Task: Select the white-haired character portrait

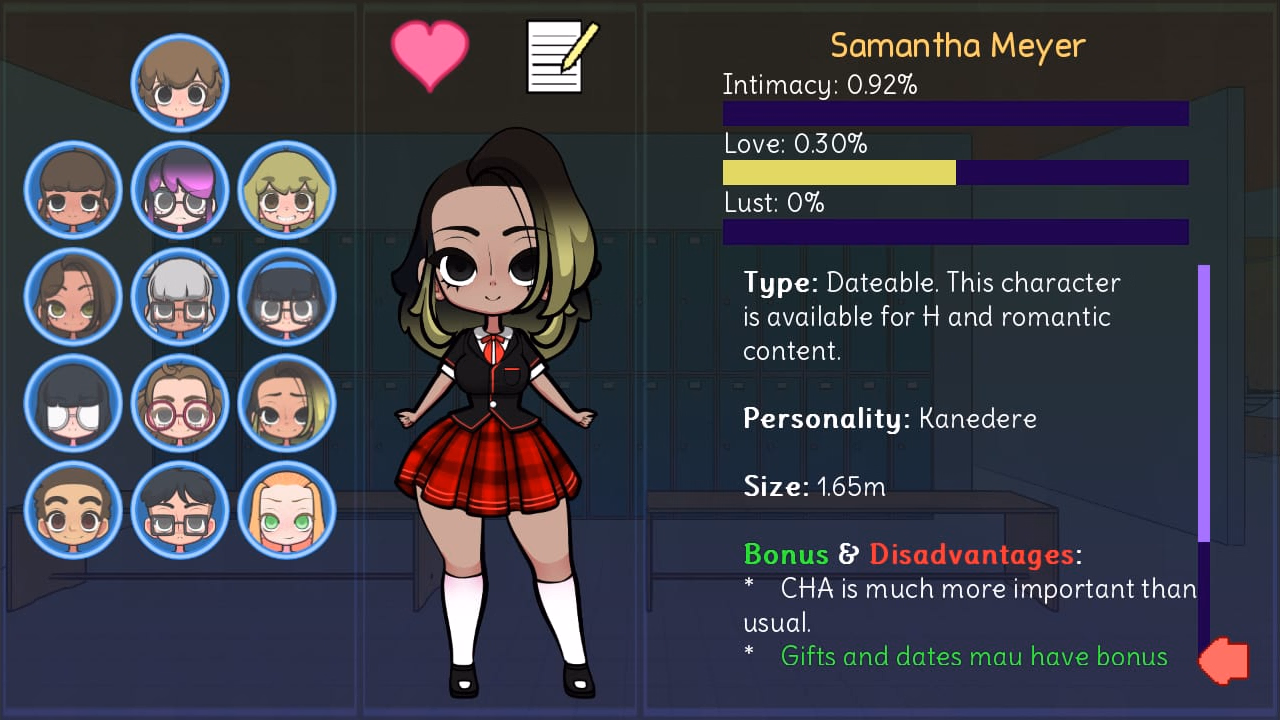Action: tap(181, 296)
